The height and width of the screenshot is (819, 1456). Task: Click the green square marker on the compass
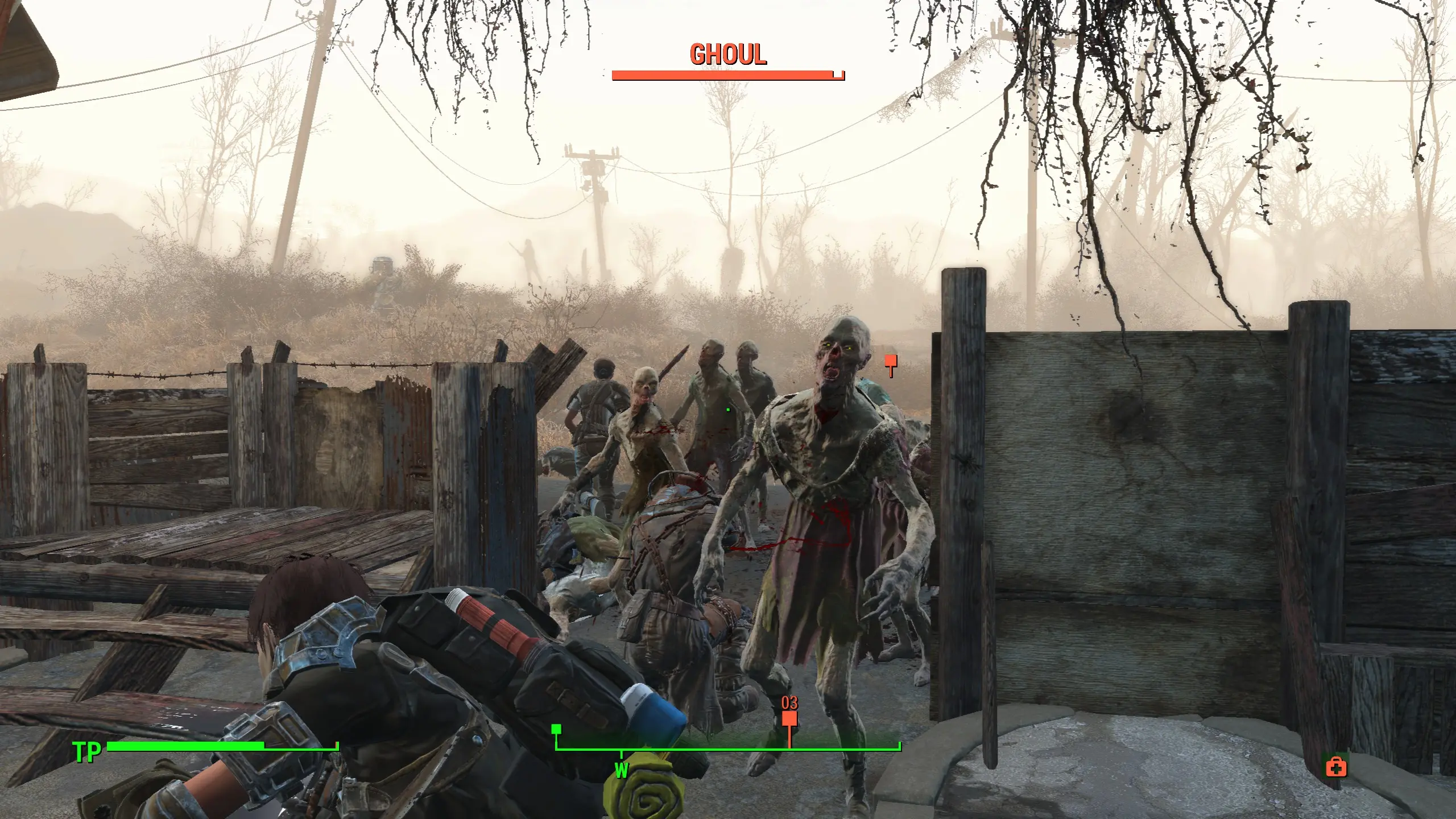coord(556,729)
